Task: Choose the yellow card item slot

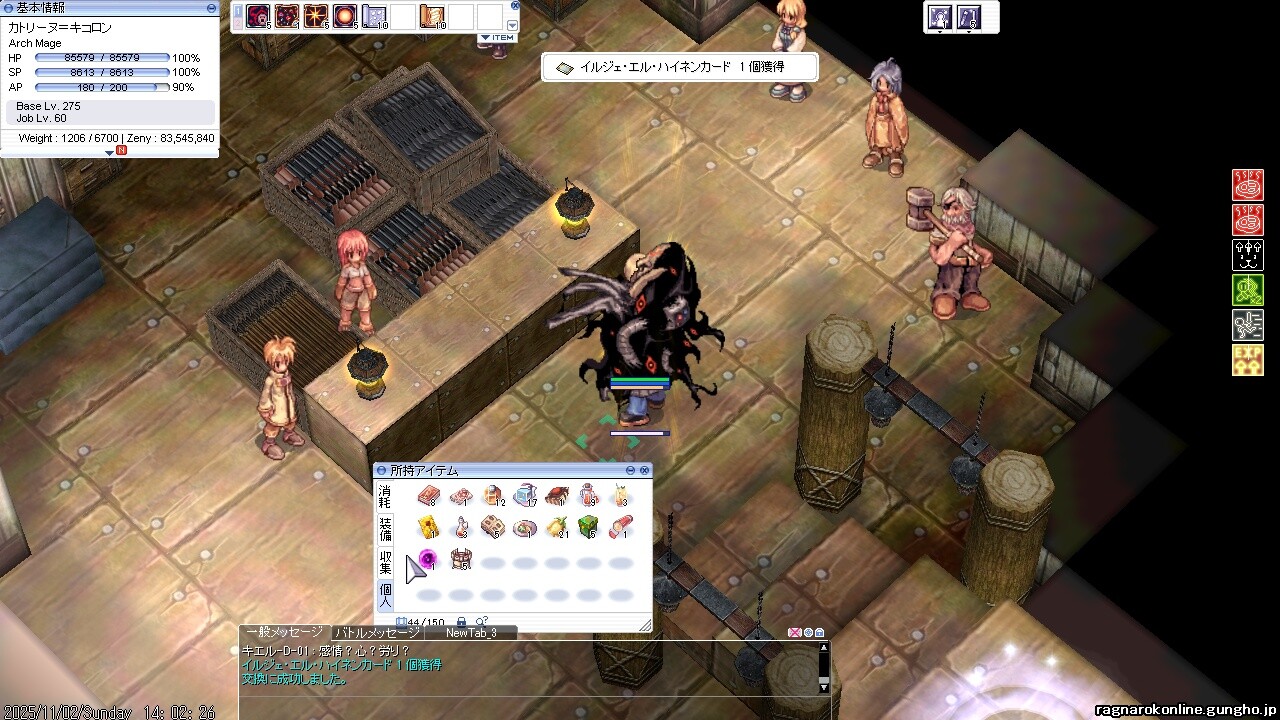Action: 429,527
